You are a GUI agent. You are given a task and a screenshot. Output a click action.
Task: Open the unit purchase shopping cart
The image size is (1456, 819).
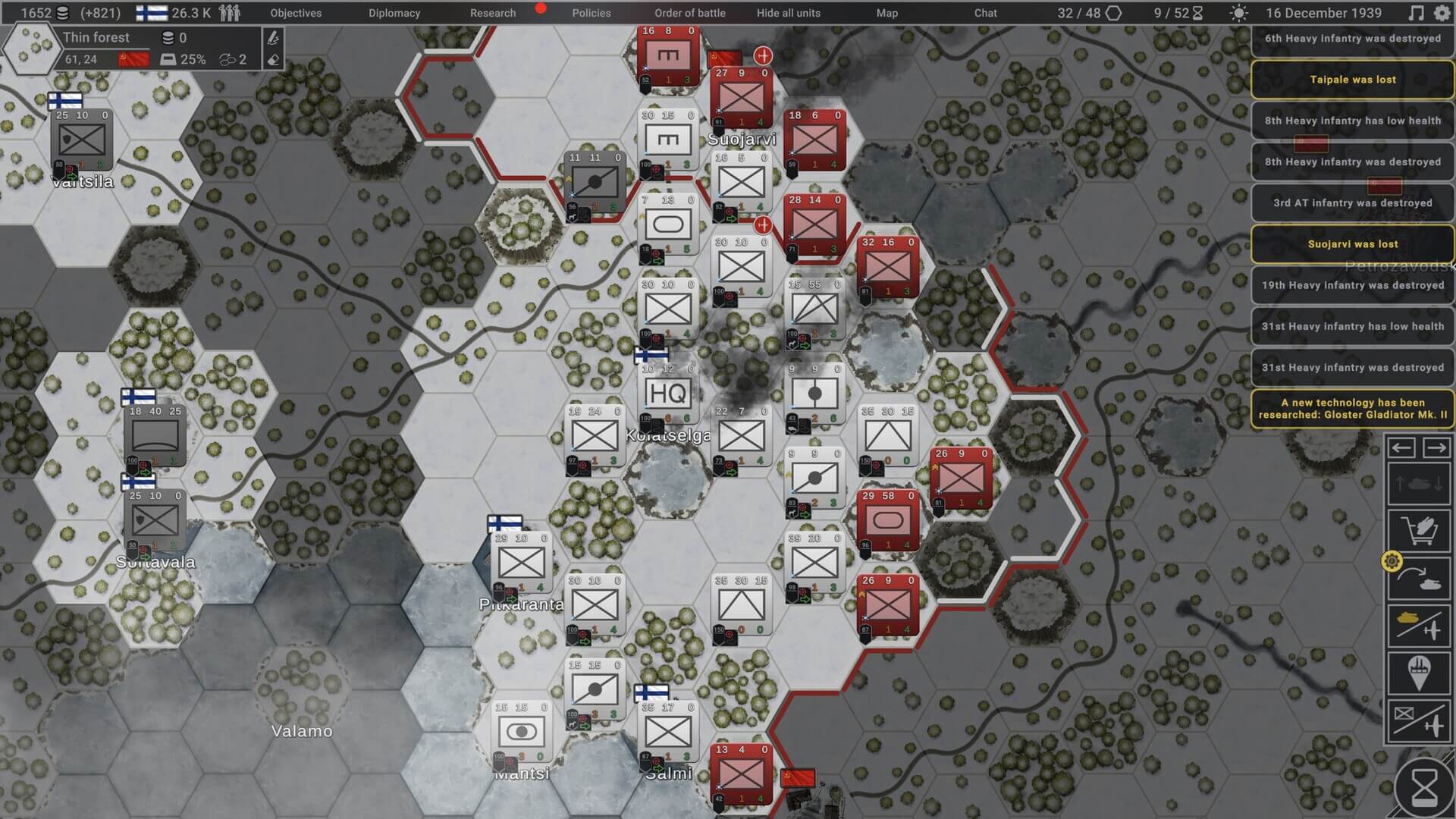[x=1418, y=529]
